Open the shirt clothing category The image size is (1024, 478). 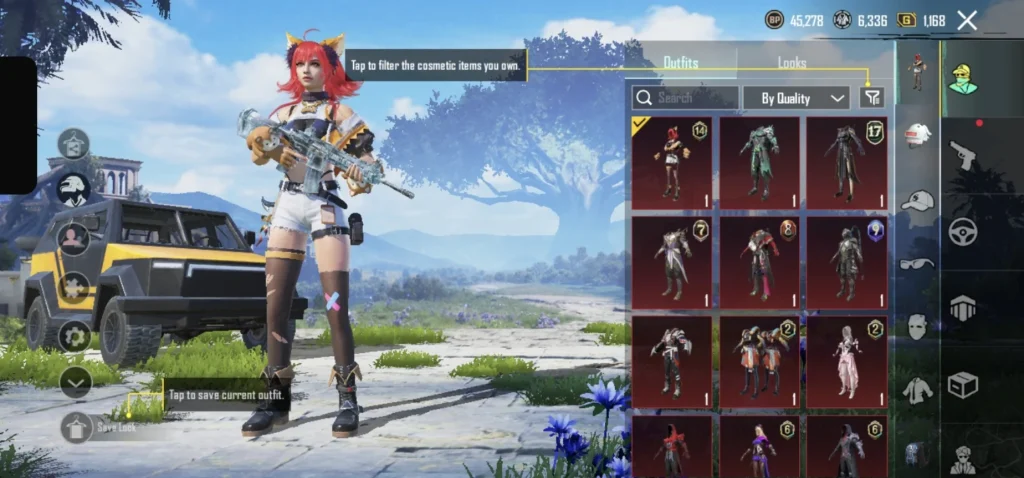point(917,390)
